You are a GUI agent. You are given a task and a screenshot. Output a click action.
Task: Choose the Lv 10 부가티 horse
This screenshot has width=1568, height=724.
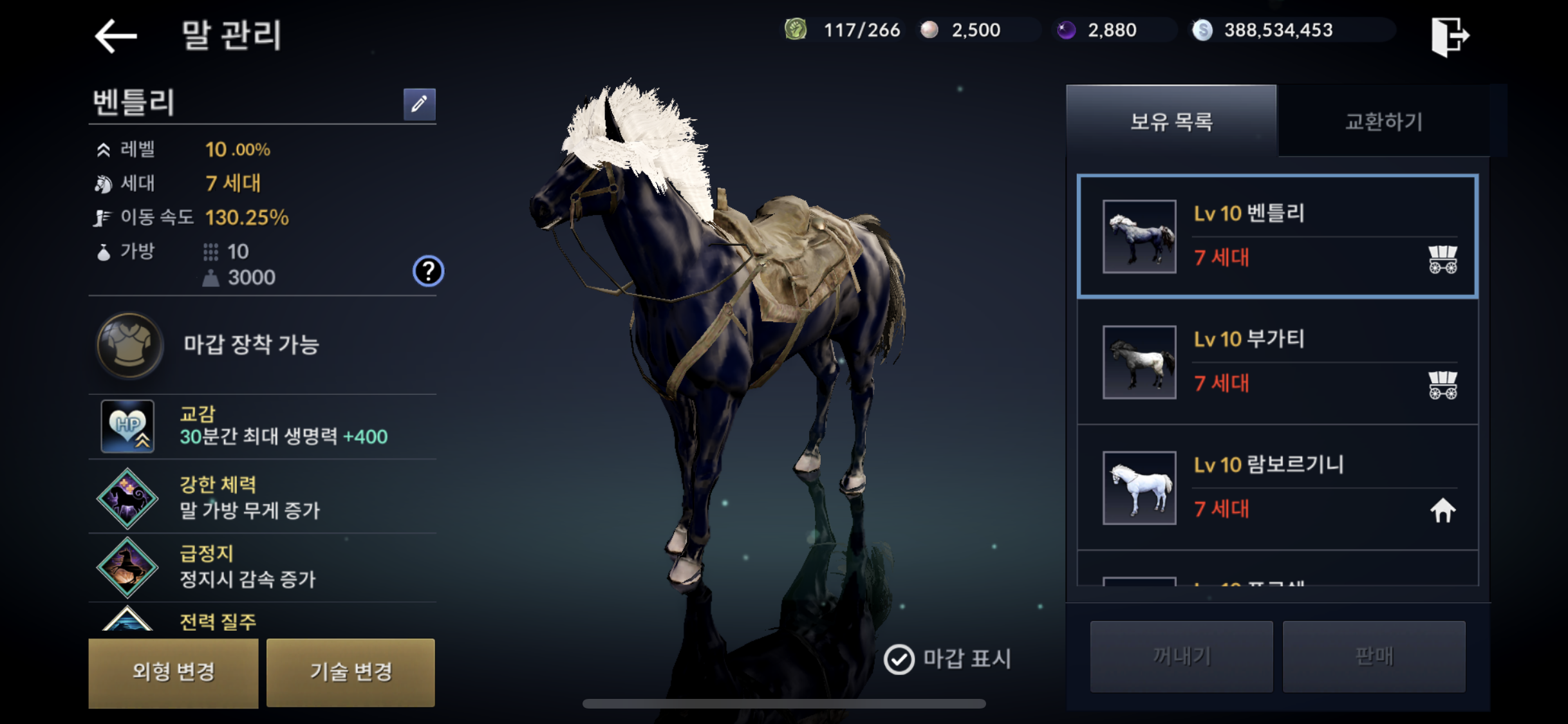pyautogui.click(x=1277, y=362)
